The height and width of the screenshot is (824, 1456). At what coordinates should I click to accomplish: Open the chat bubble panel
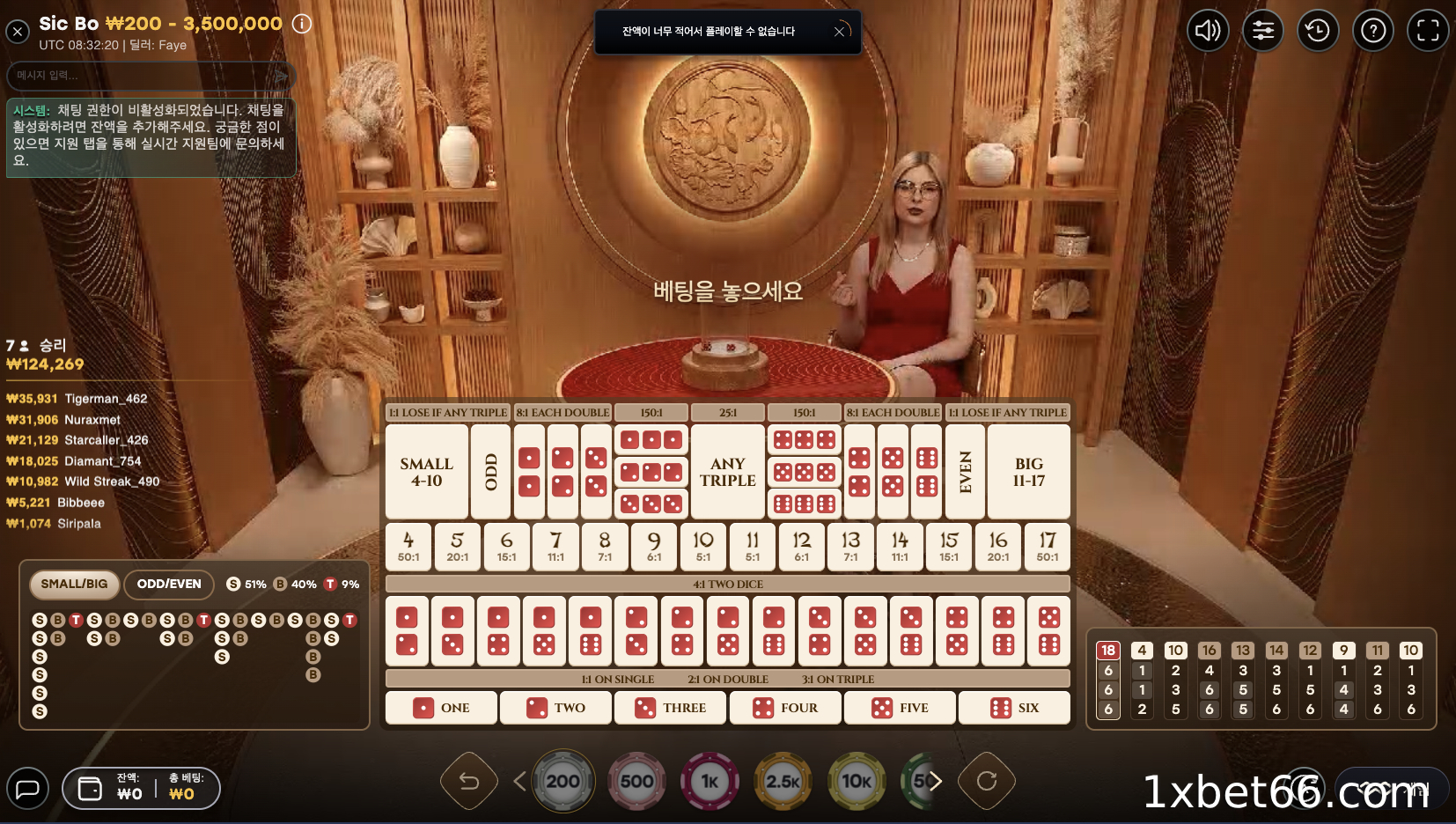point(29,788)
